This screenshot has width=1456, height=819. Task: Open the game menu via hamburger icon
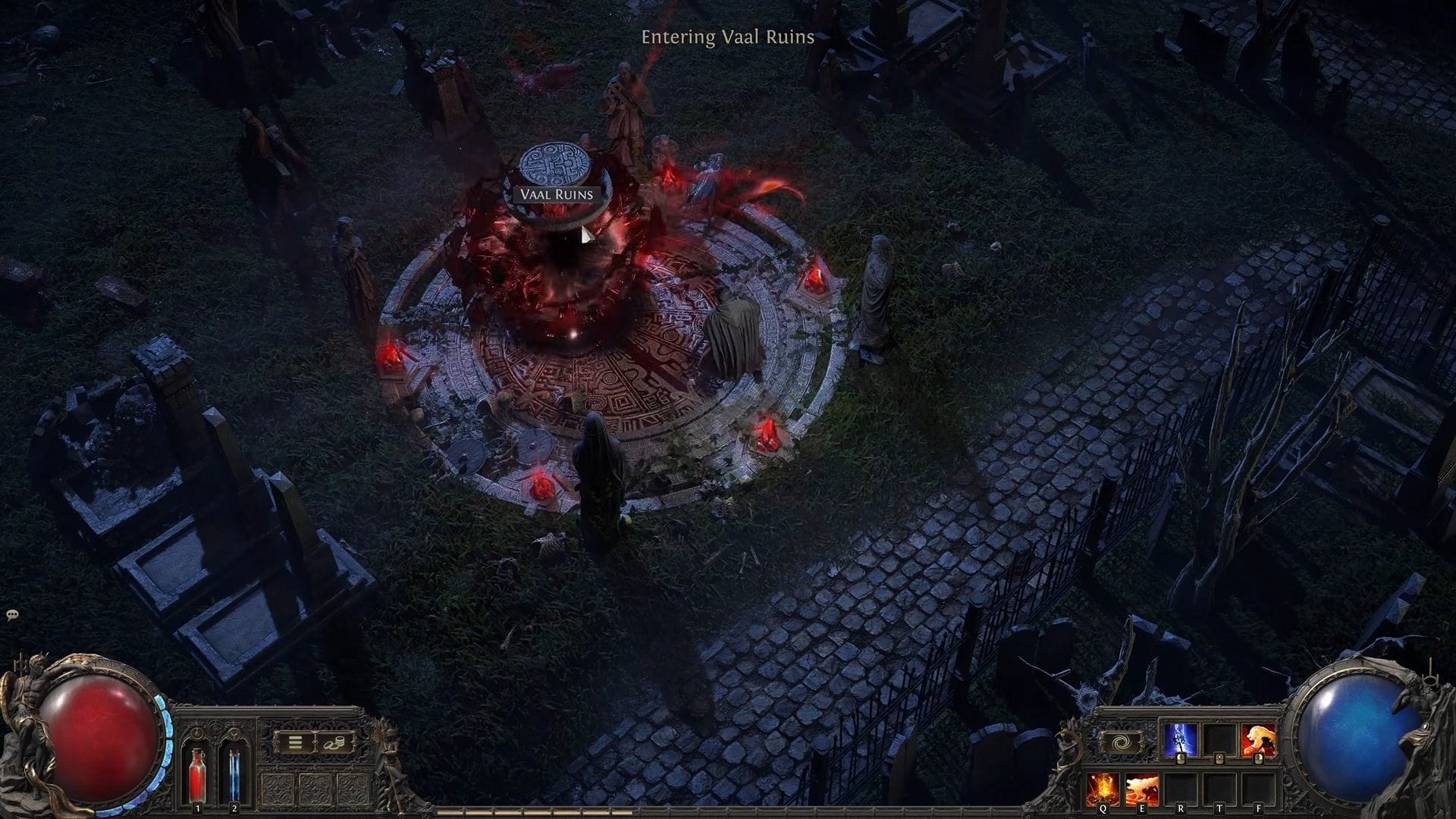coord(295,742)
